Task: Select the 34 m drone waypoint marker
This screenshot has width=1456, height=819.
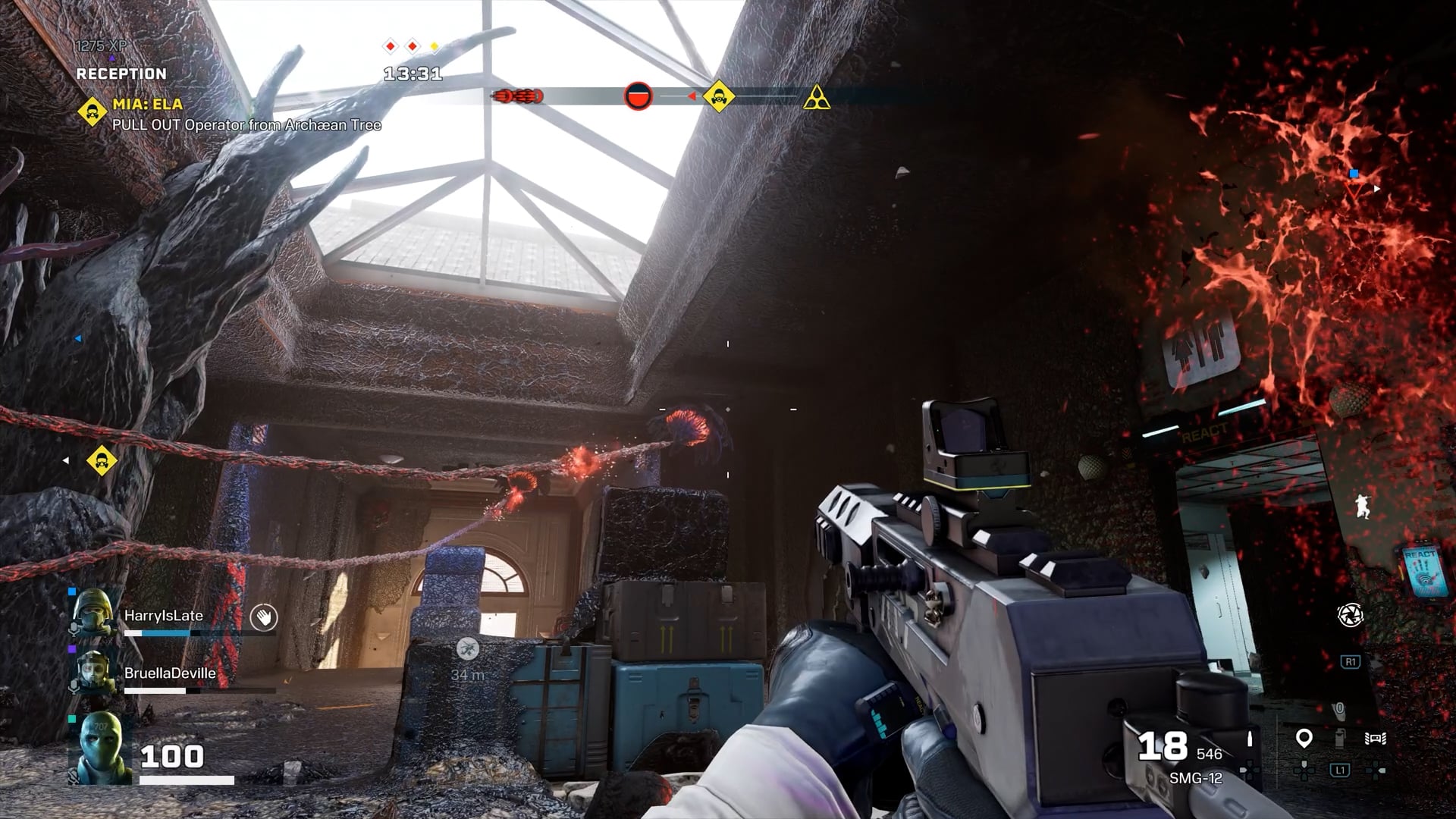Action: (468, 649)
